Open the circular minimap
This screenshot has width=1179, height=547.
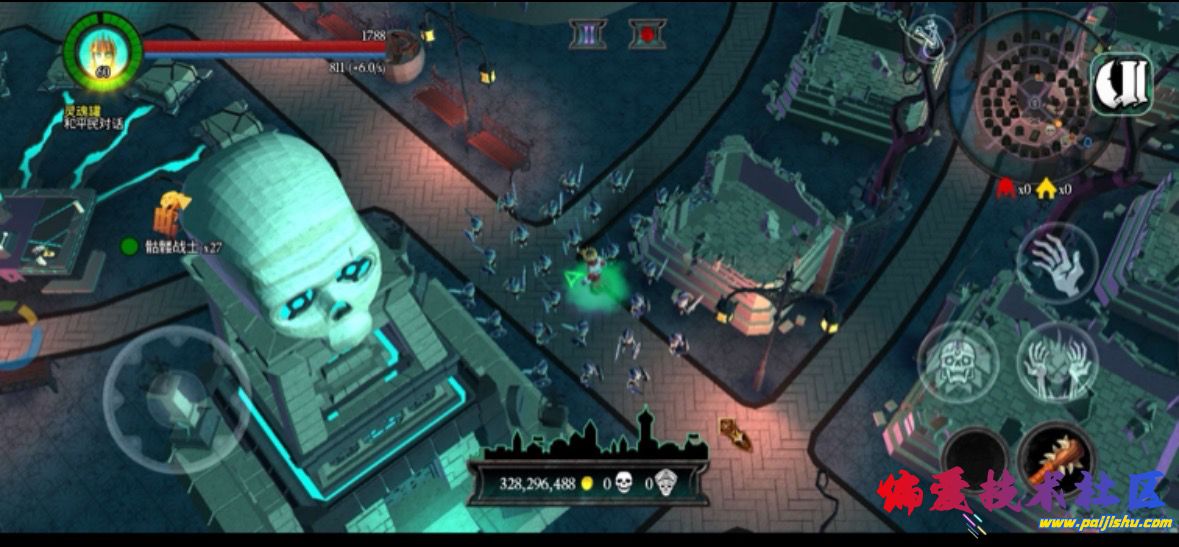tap(1029, 101)
